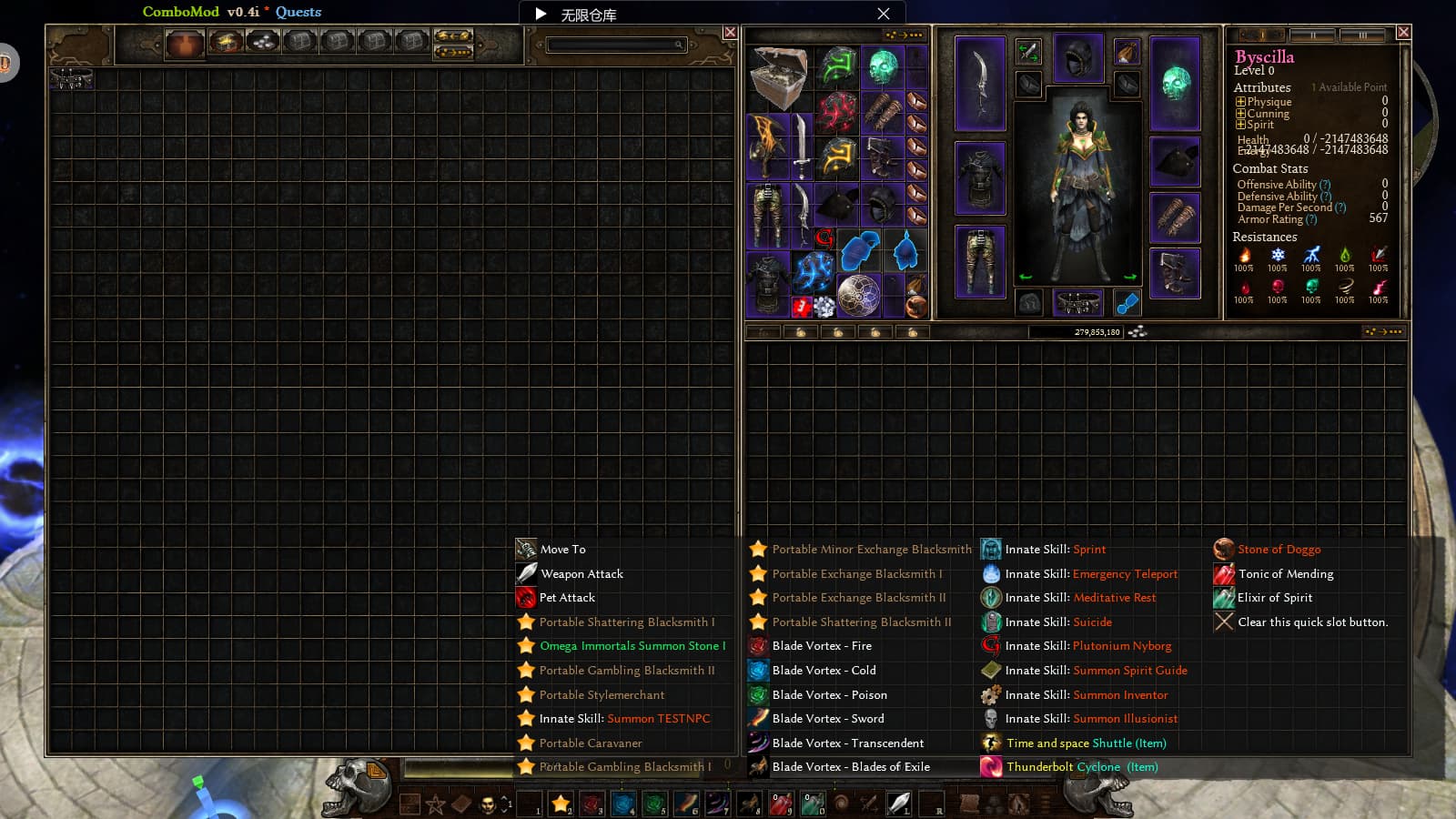Close the 无限仓库 overlay bar
1456x819 pixels.
884,14
